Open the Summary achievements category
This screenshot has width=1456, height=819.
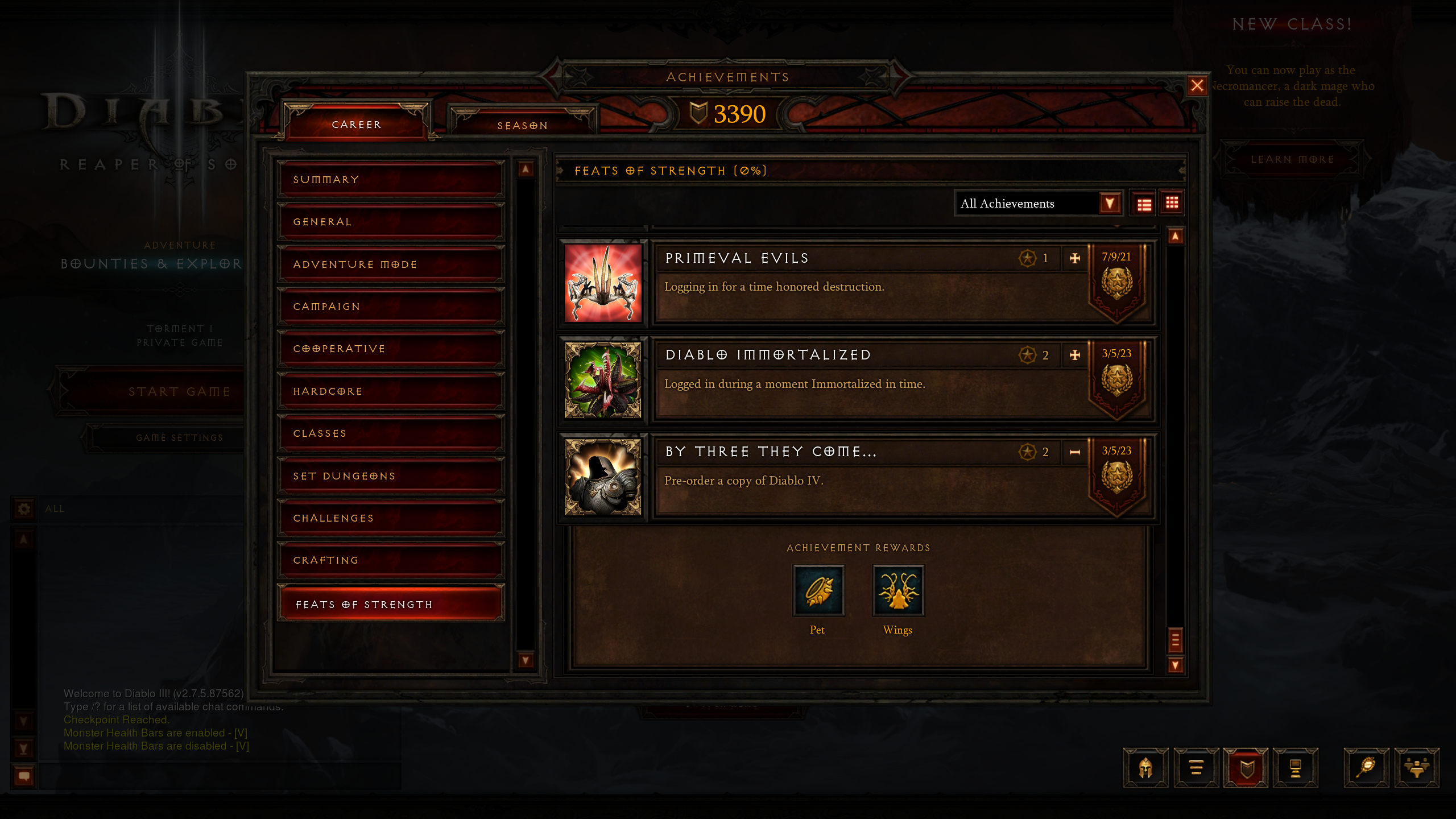[391, 180]
